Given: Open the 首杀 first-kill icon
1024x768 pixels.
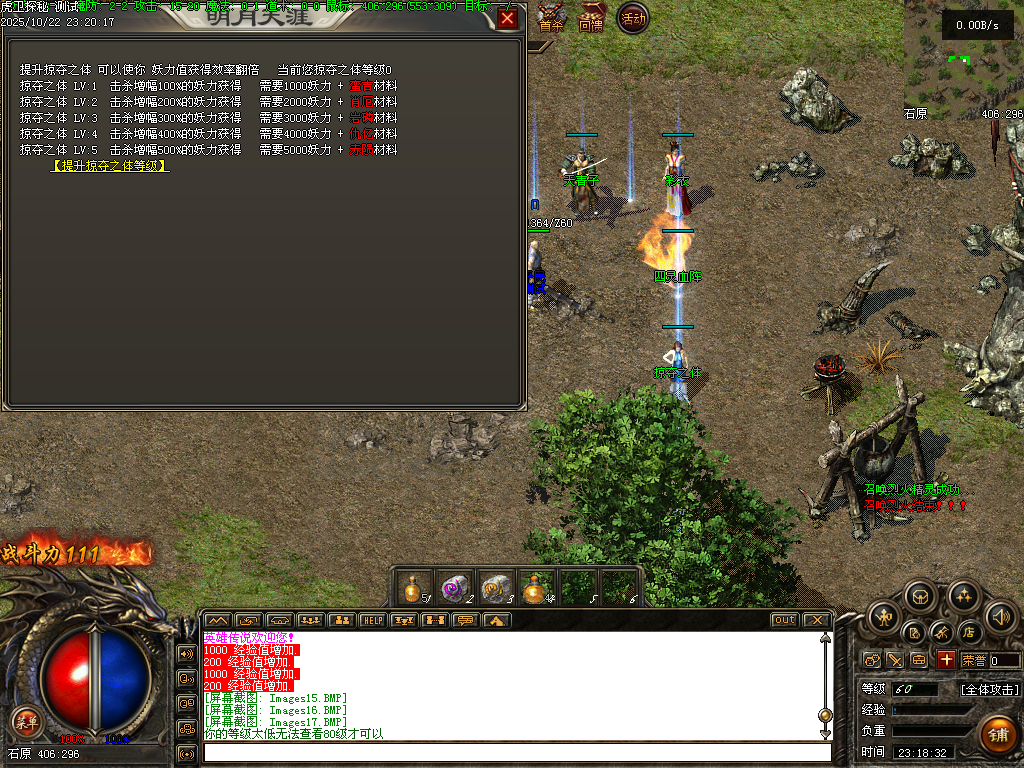Looking at the screenshot, I should coord(551,18).
